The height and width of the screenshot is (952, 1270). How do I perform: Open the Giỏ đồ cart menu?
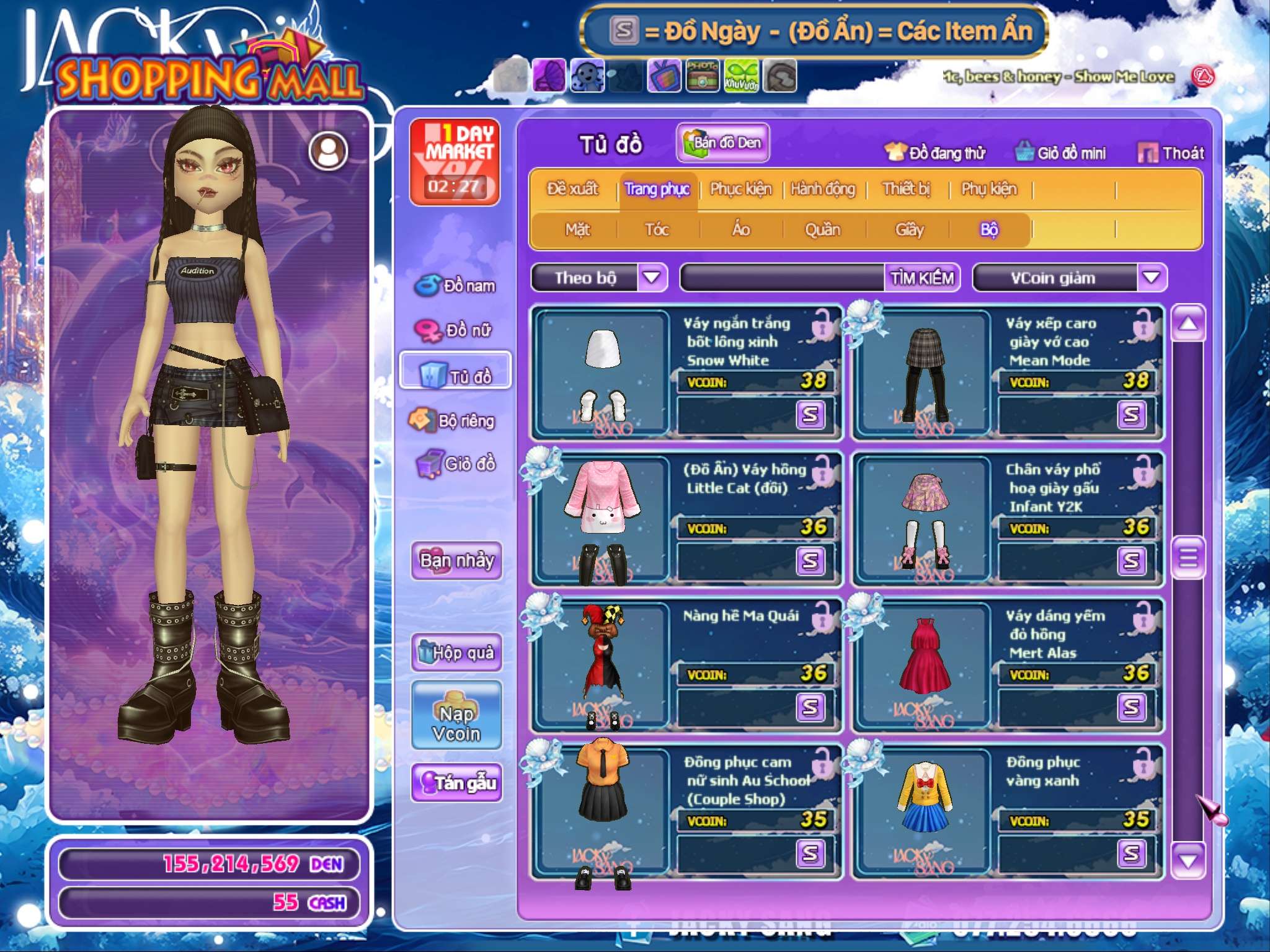[456, 464]
